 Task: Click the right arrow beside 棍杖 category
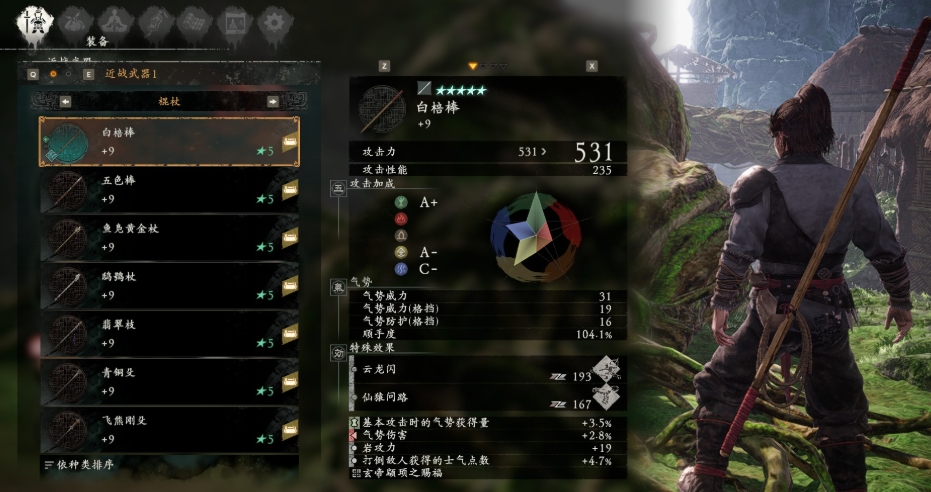[x=272, y=101]
